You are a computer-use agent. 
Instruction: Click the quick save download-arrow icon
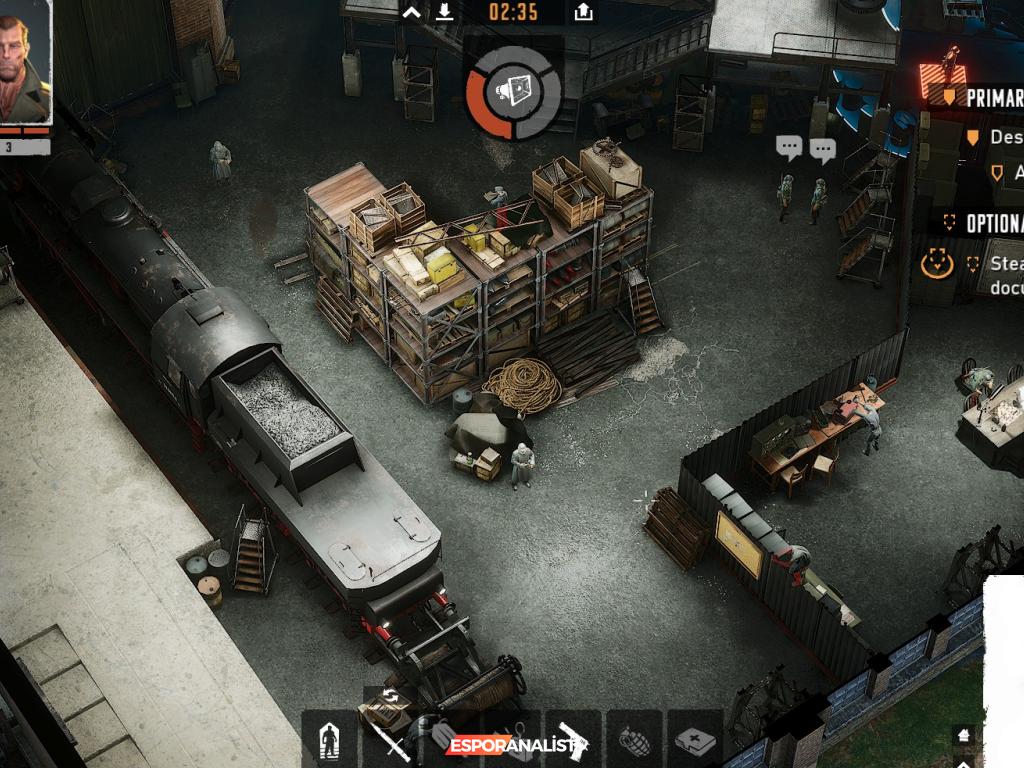tap(445, 12)
